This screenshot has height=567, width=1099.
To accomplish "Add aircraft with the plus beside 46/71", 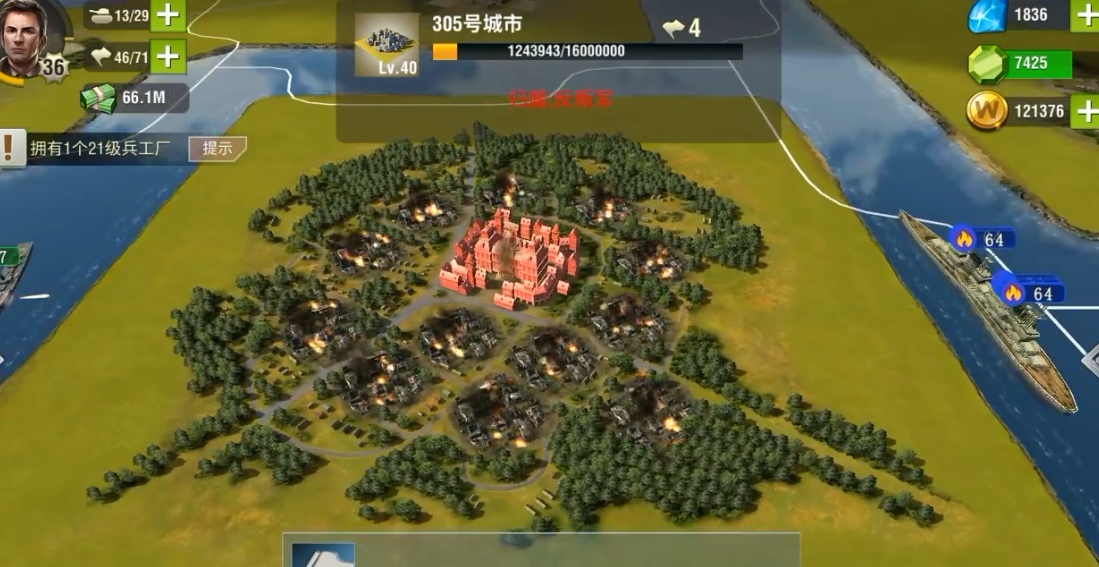I will click(168, 56).
